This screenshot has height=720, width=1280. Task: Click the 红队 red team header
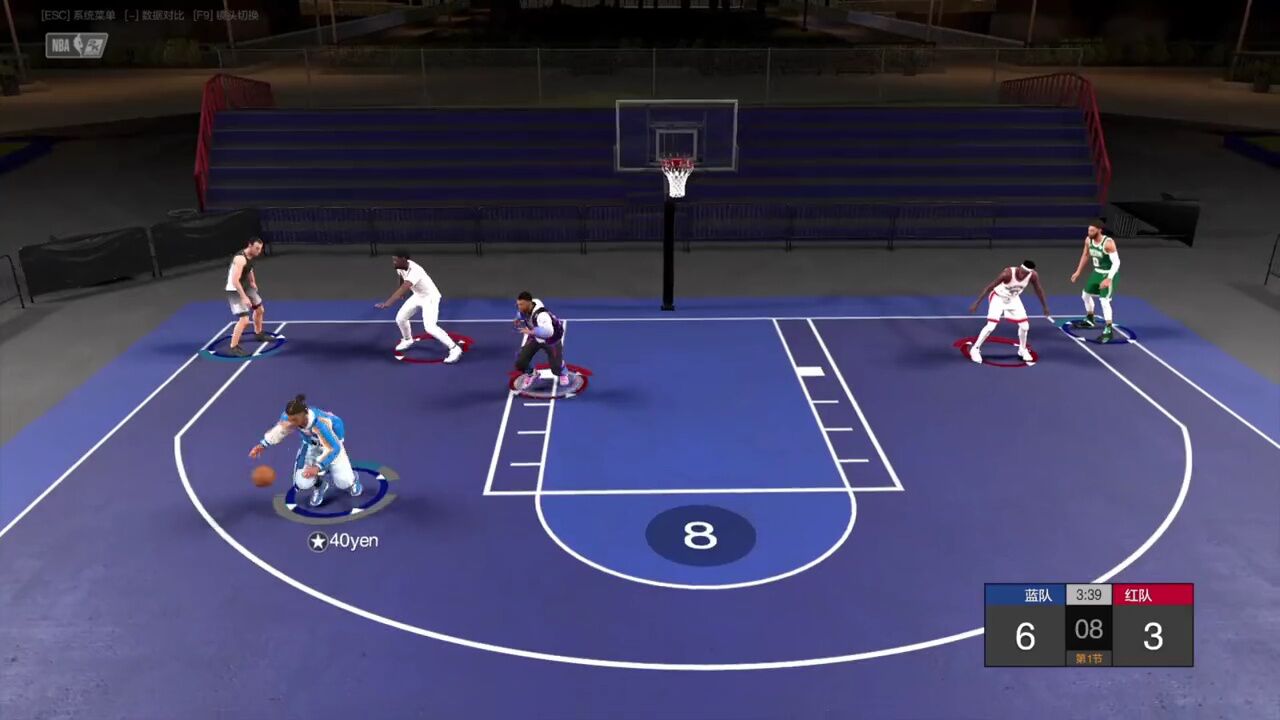1140,594
